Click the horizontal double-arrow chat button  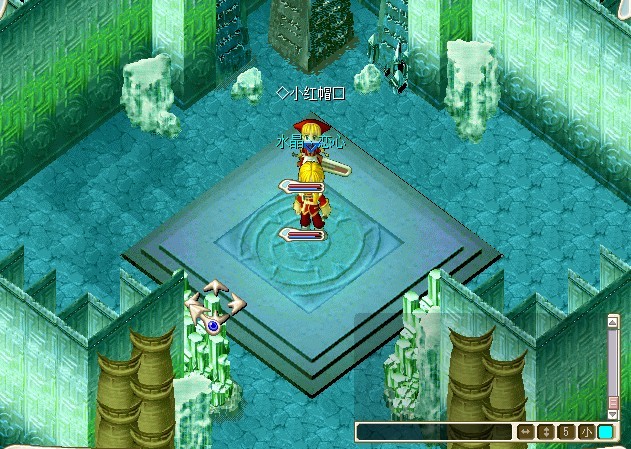pyautogui.click(x=525, y=432)
